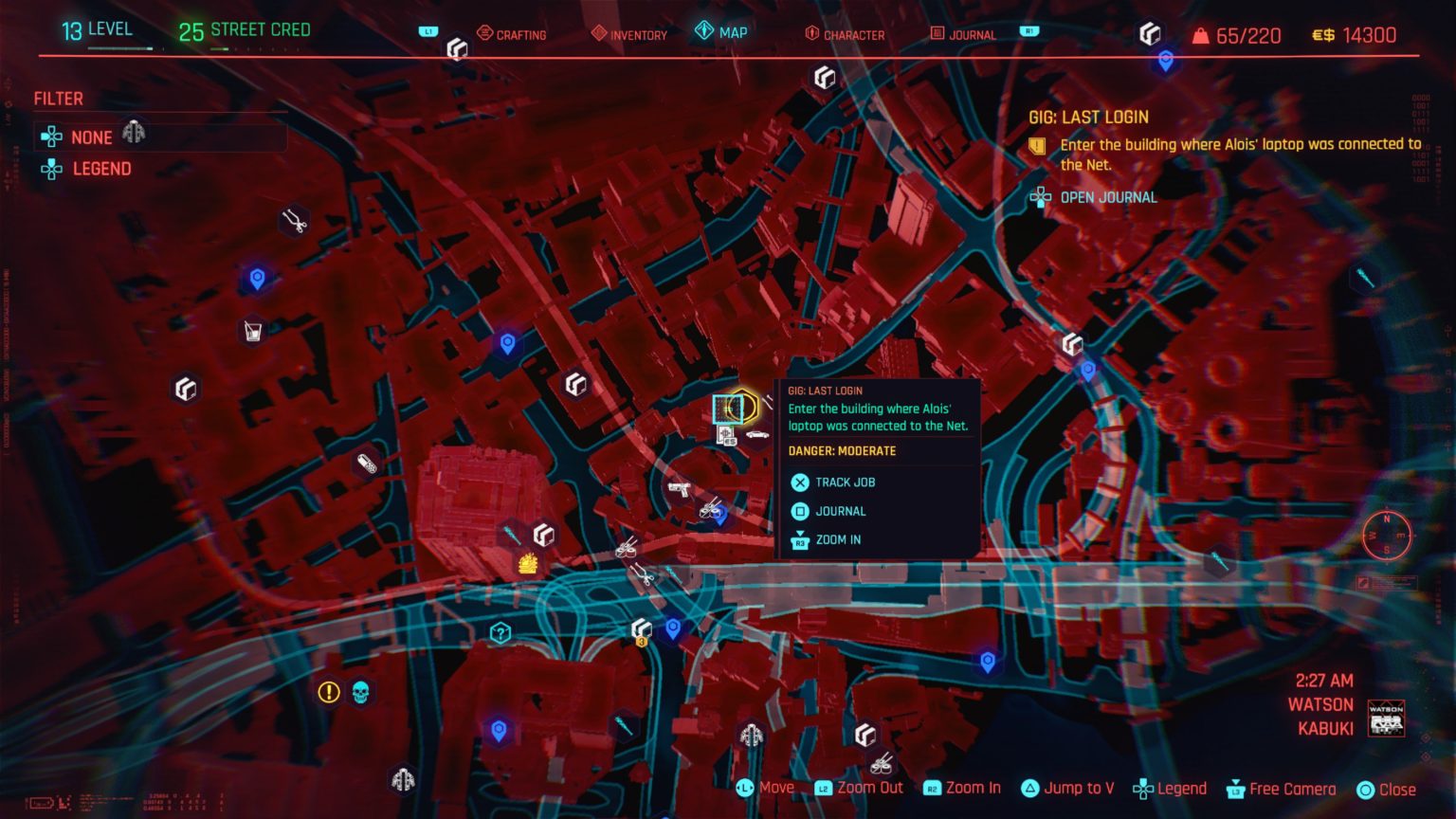This screenshot has width=1456, height=819.
Task: Select the medpoint pill icon below the bar icon
Action: point(366,464)
